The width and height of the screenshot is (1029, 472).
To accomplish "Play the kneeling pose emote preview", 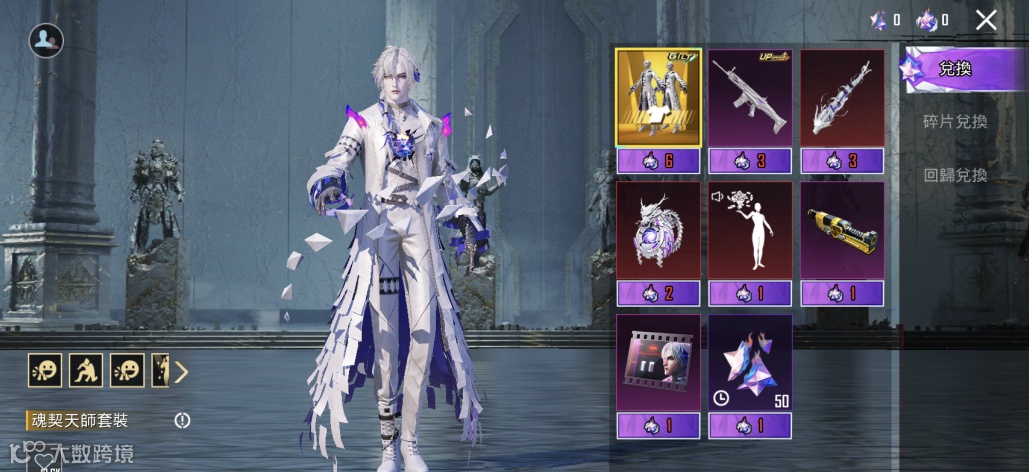I will tap(85, 371).
